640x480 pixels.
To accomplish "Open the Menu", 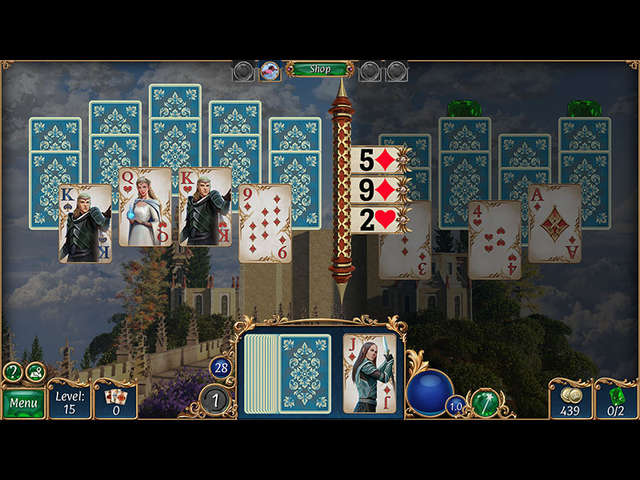I will click(x=22, y=403).
